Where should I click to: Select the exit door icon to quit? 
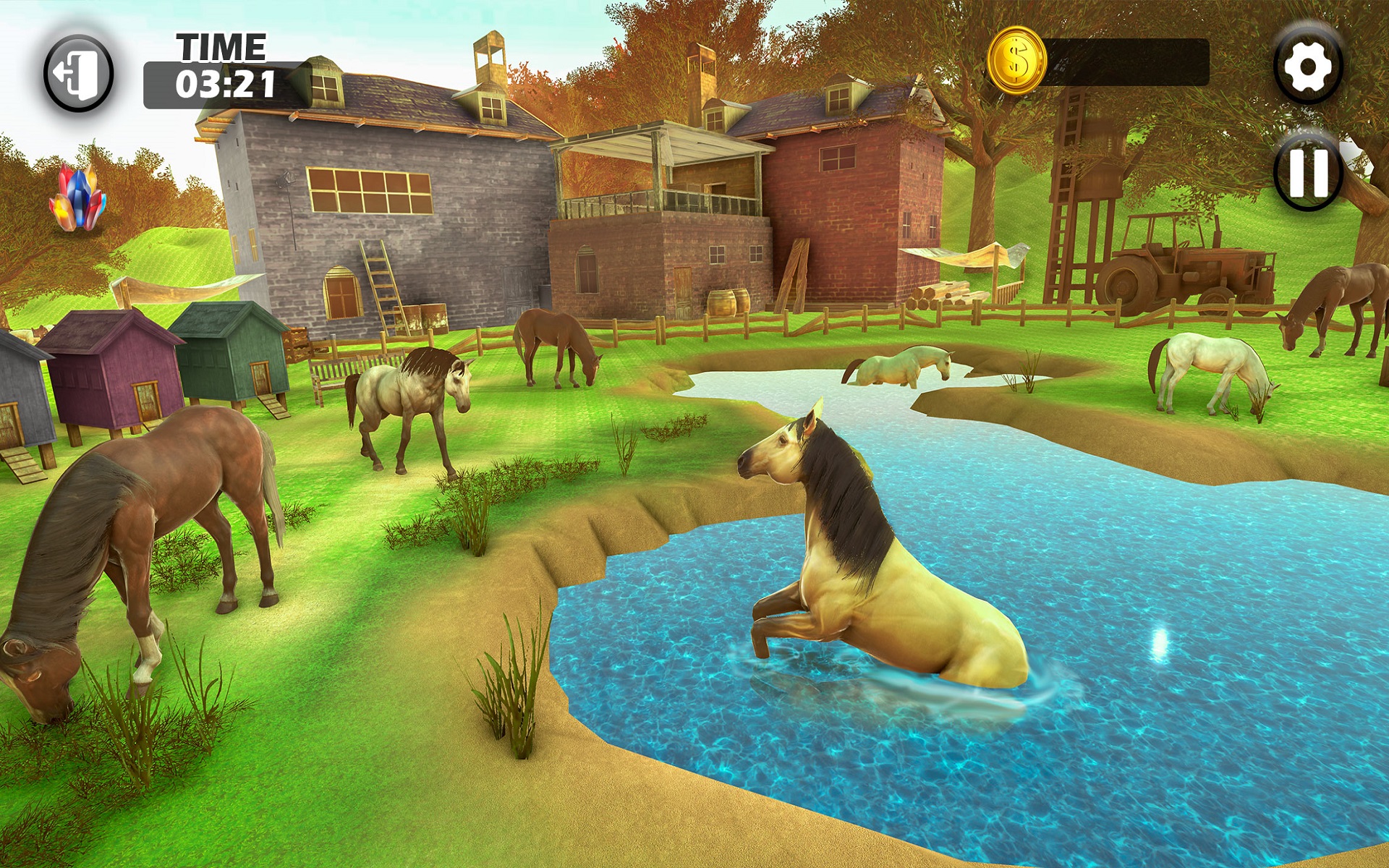click(x=77, y=67)
